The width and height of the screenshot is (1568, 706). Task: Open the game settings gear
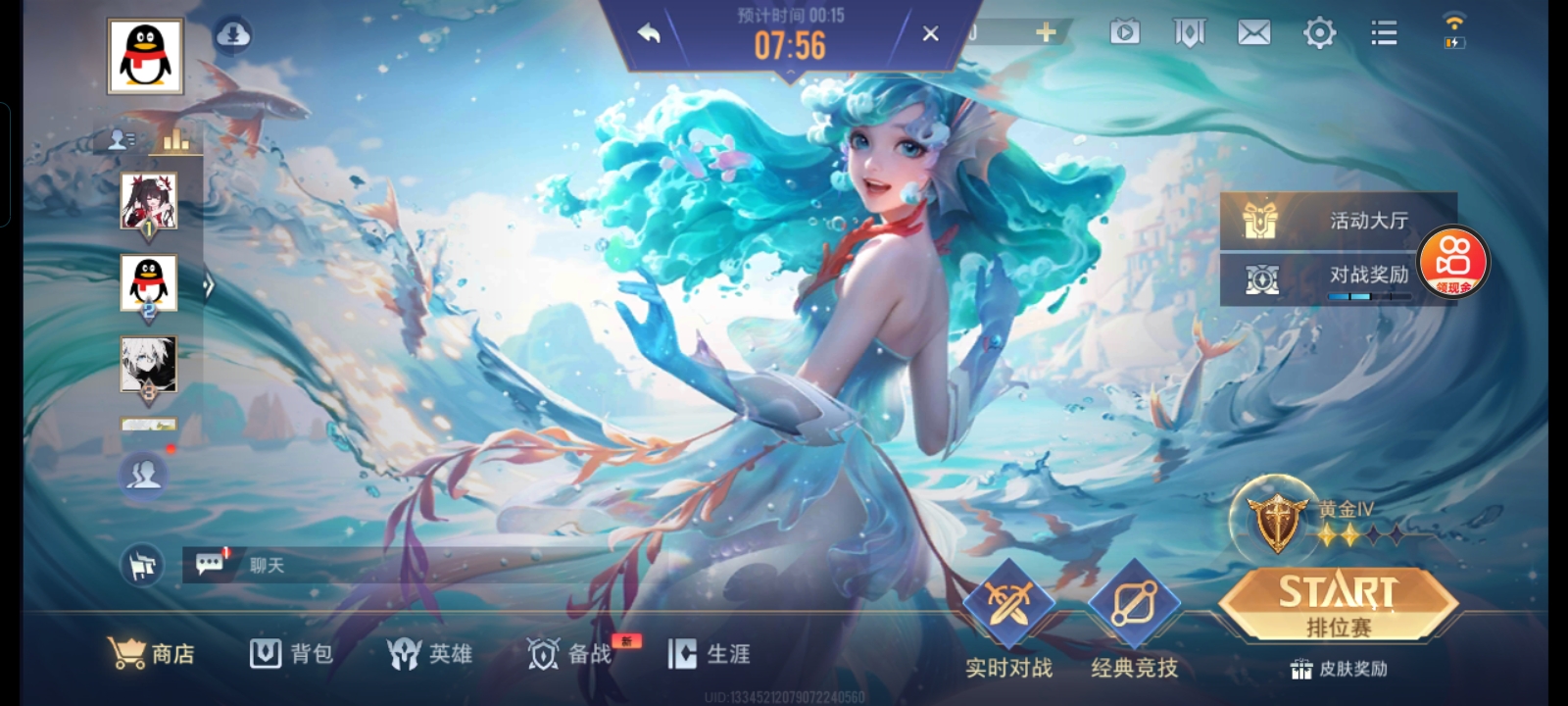click(x=1318, y=32)
